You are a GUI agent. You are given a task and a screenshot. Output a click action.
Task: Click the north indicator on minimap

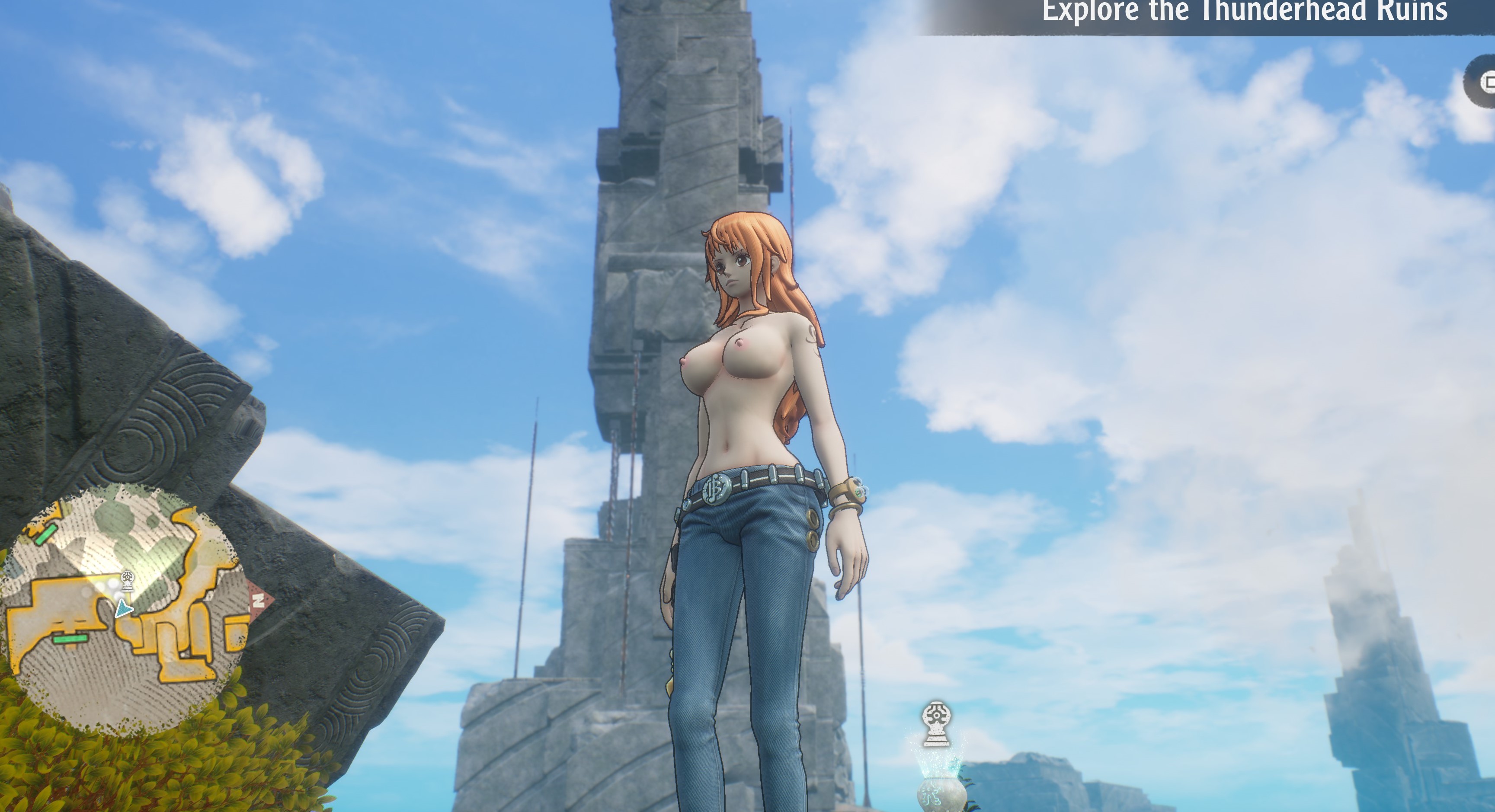(259, 600)
